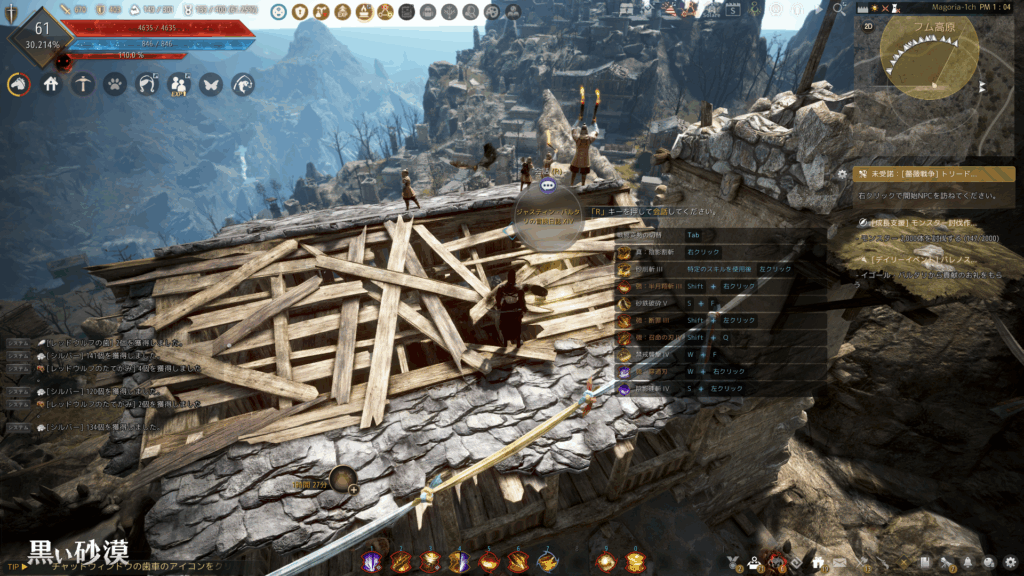This screenshot has width=1024, height=576.
Task: Select the paw print pet icon
Action: tap(115, 85)
